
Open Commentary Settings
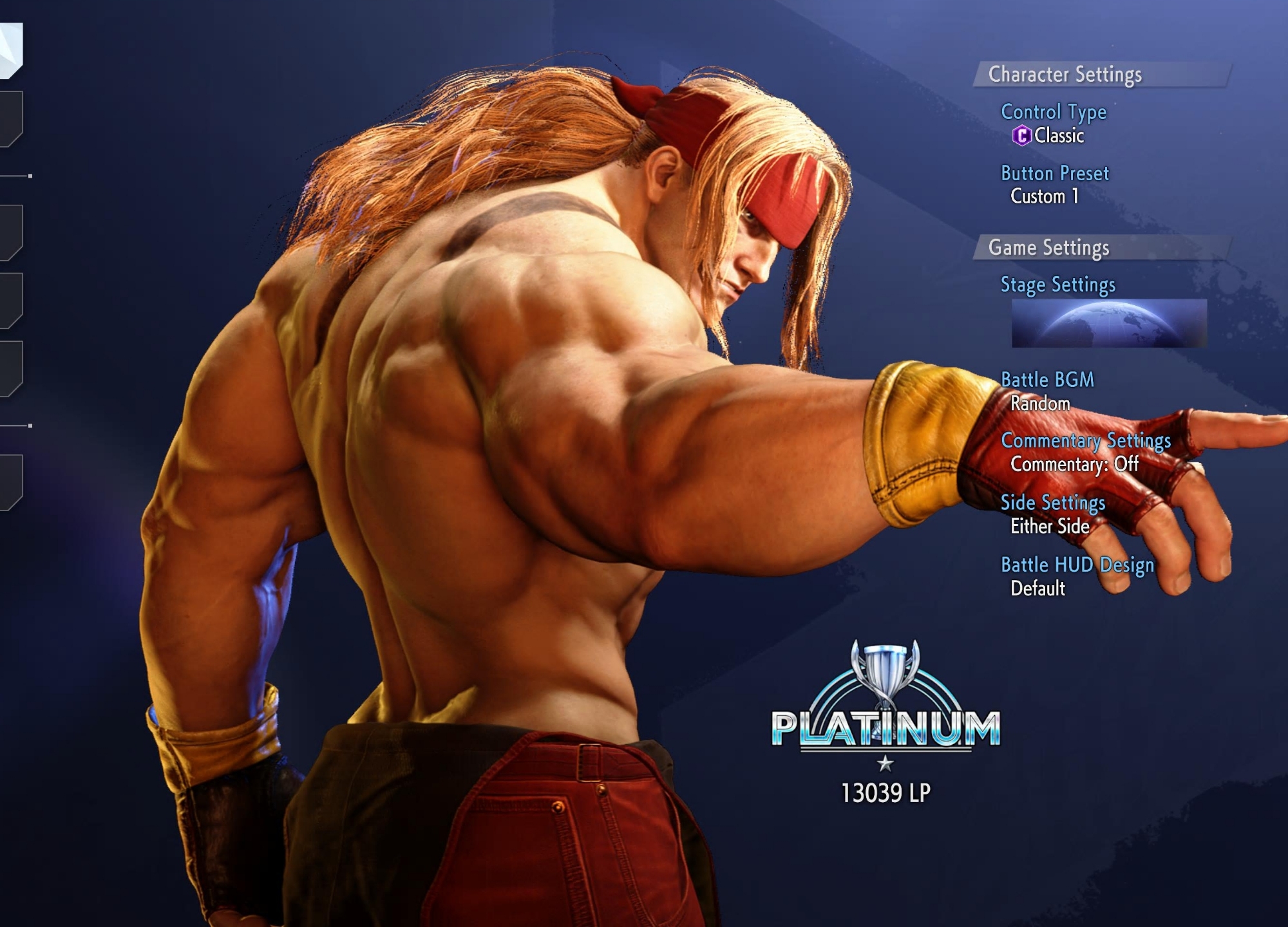click(1086, 441)
